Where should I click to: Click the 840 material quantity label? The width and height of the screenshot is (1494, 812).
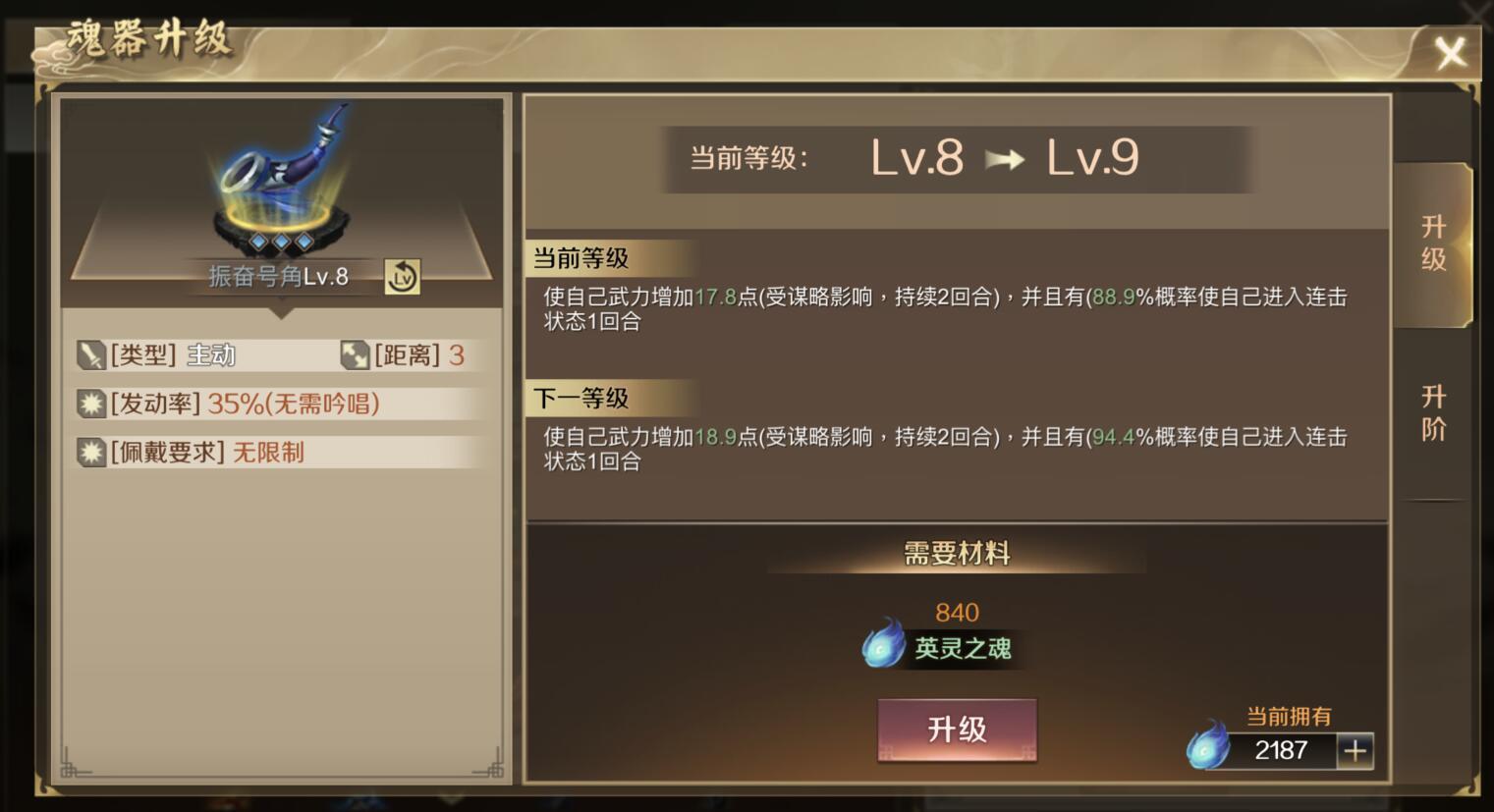pos(955,612)
